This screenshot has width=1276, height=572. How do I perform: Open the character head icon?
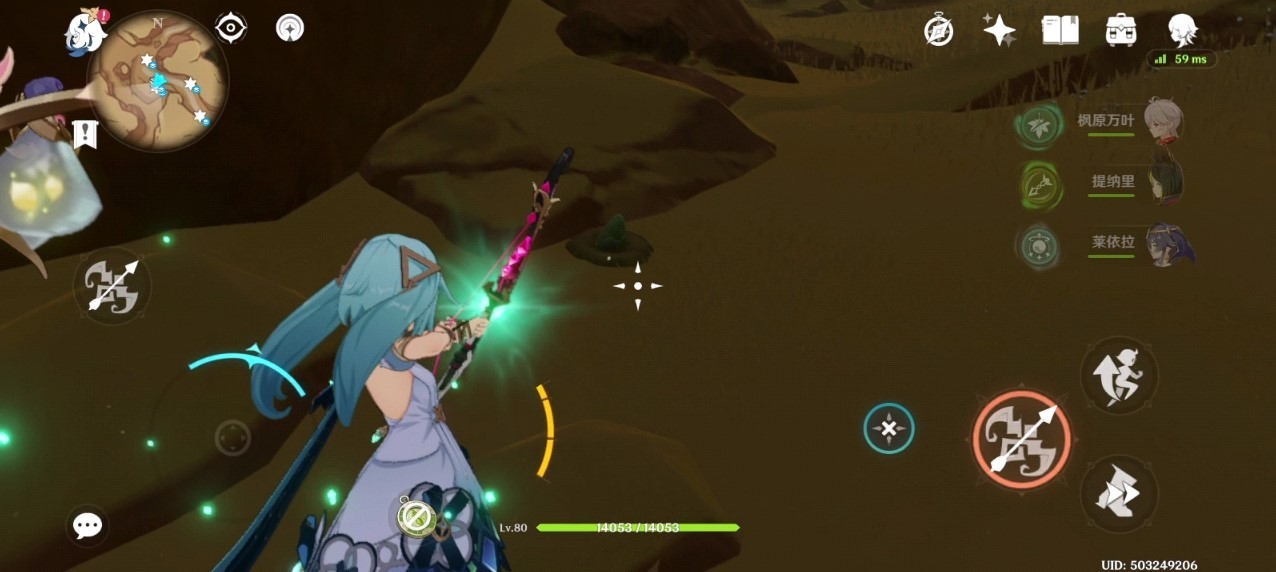(1182, 30)
